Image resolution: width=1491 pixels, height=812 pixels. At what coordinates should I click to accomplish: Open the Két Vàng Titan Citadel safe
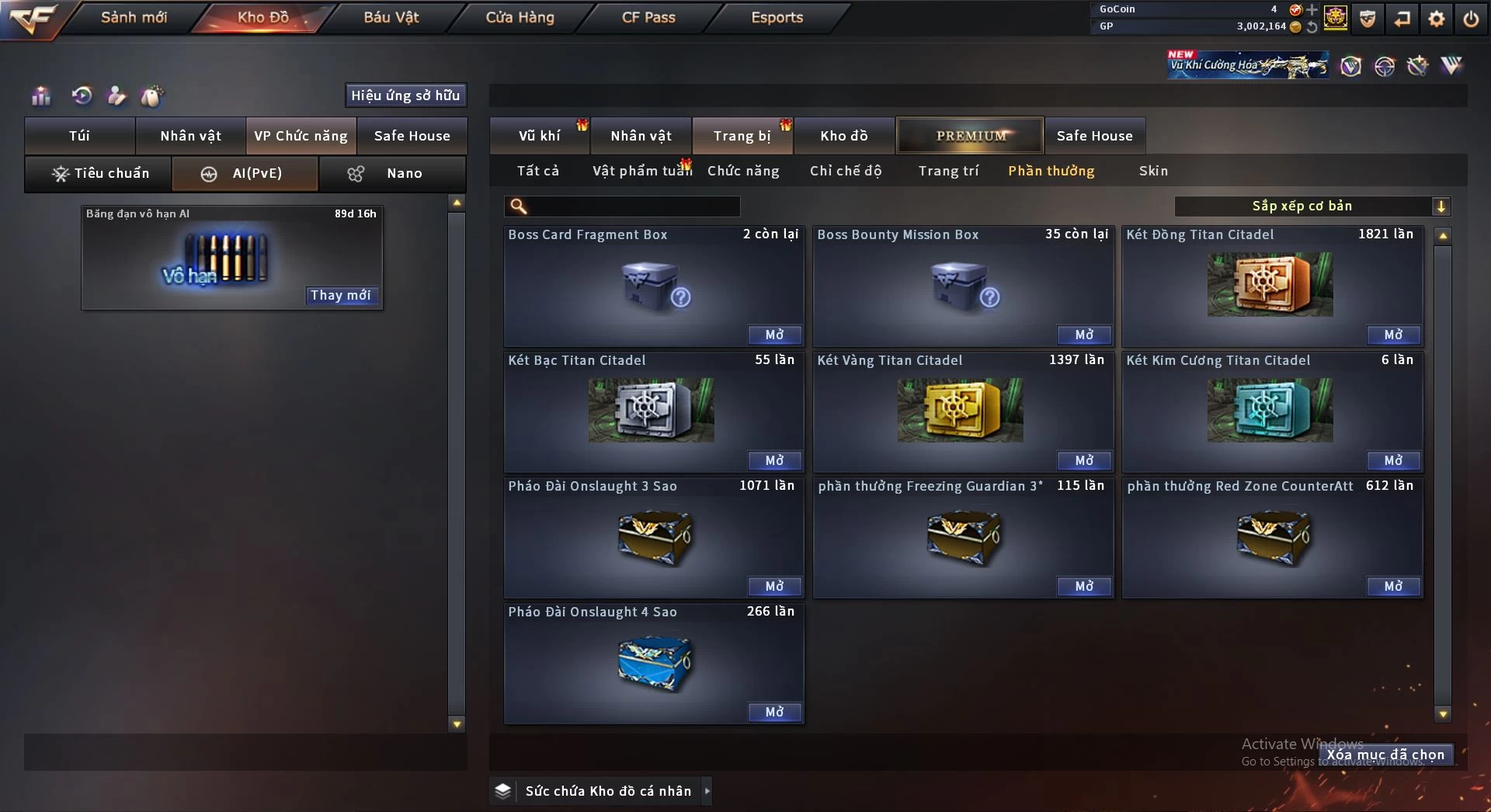pos(1083,460)
